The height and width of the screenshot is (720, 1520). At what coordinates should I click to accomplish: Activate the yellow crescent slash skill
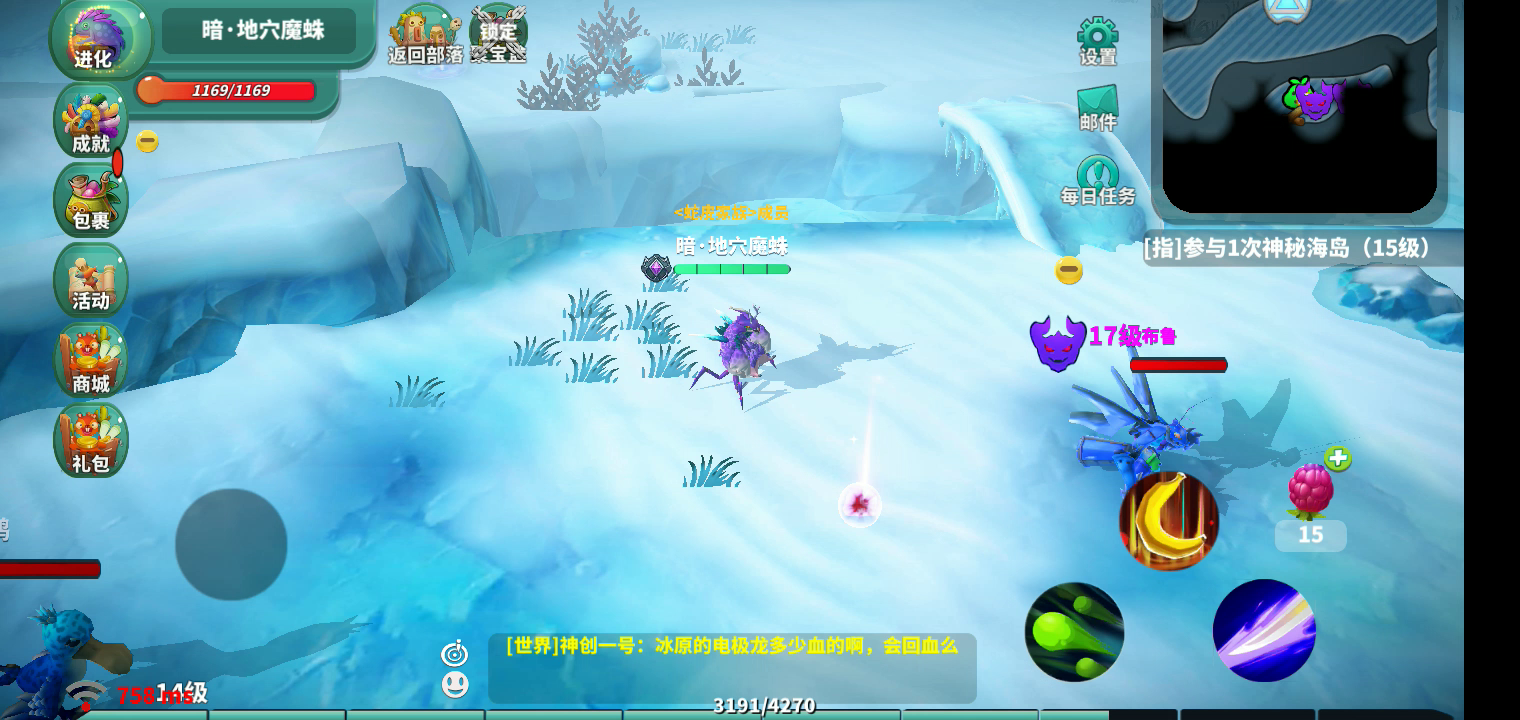(x=1168, y=520)
